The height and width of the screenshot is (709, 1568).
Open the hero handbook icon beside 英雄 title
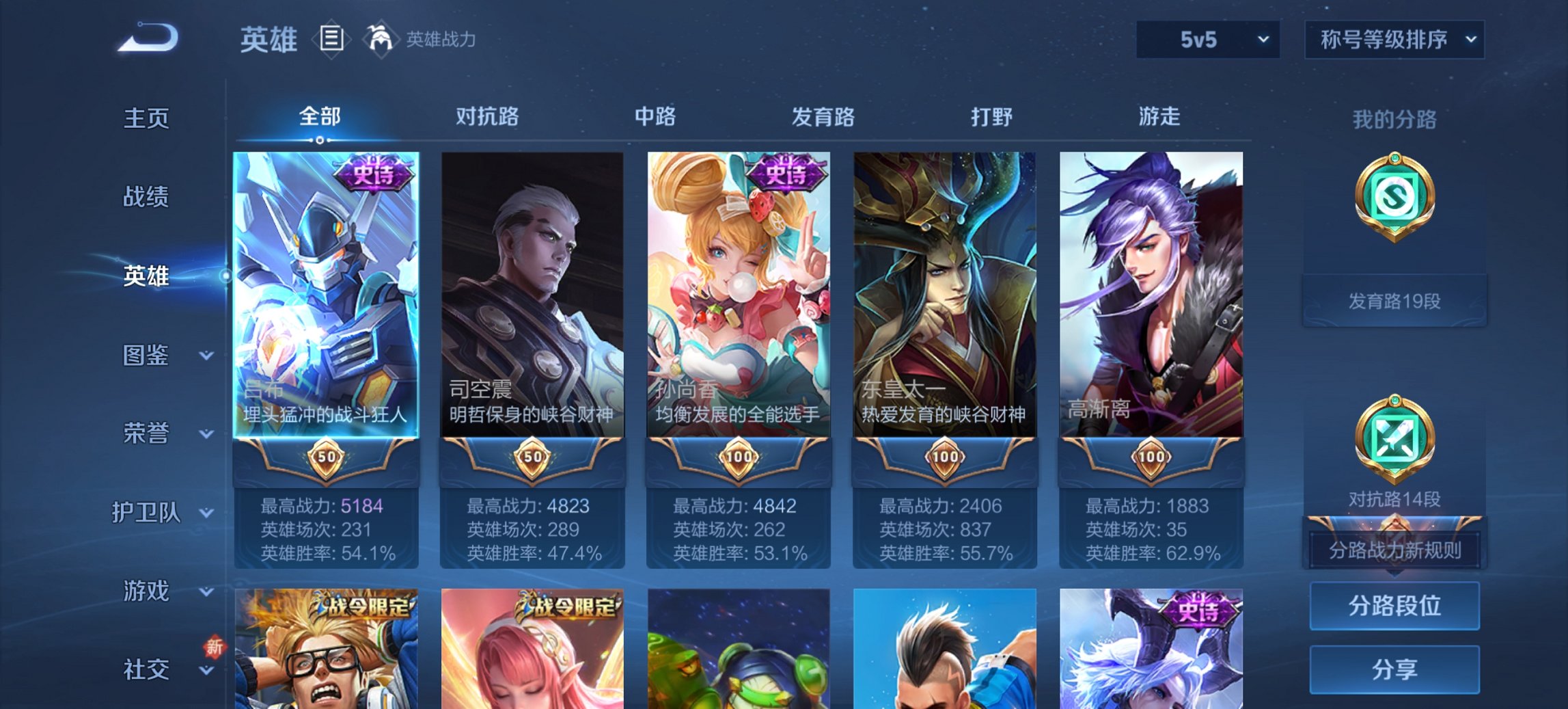331,40
